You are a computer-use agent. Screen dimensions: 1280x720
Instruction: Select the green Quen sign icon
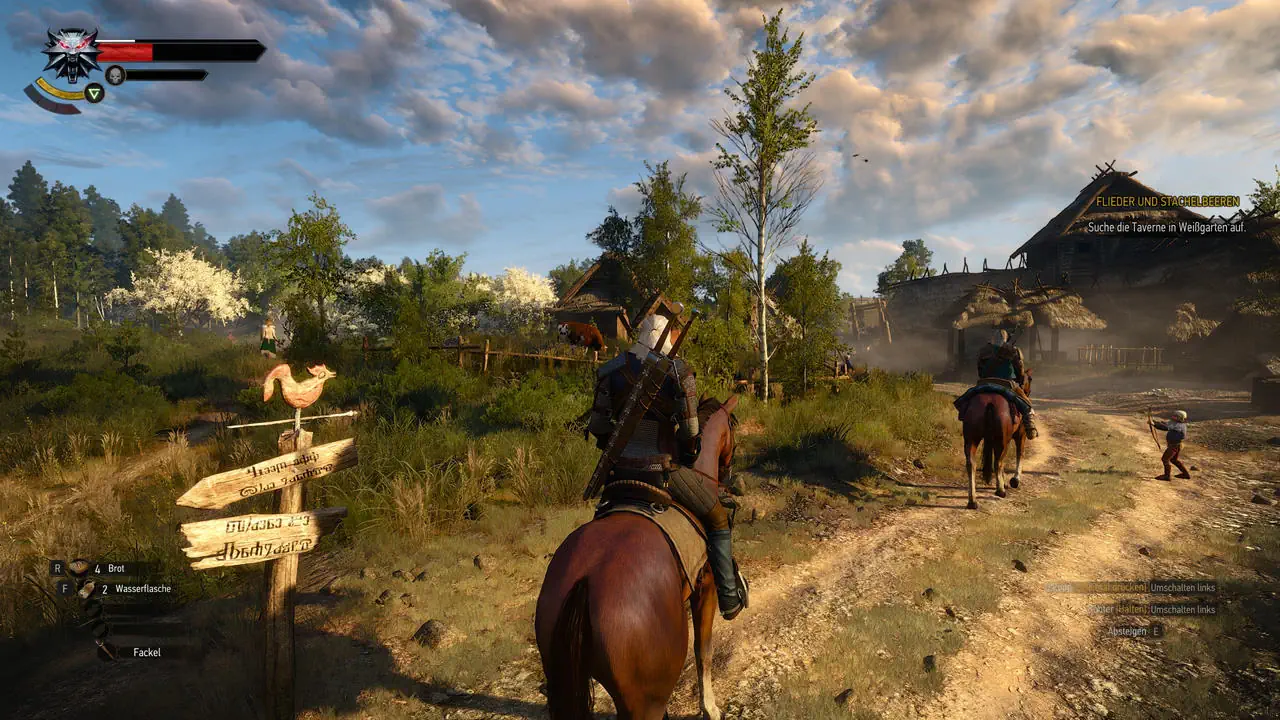point(94,93)
